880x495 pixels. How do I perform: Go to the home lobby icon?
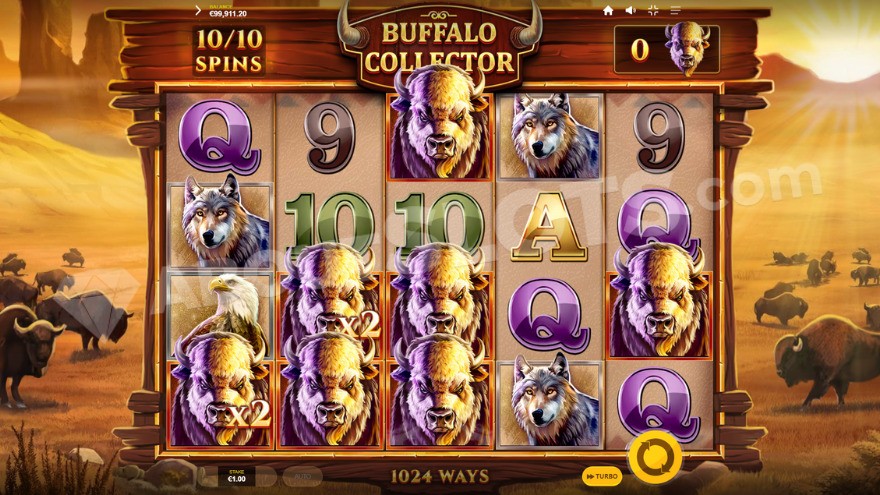pyautogui.click(x=607, y=10)
